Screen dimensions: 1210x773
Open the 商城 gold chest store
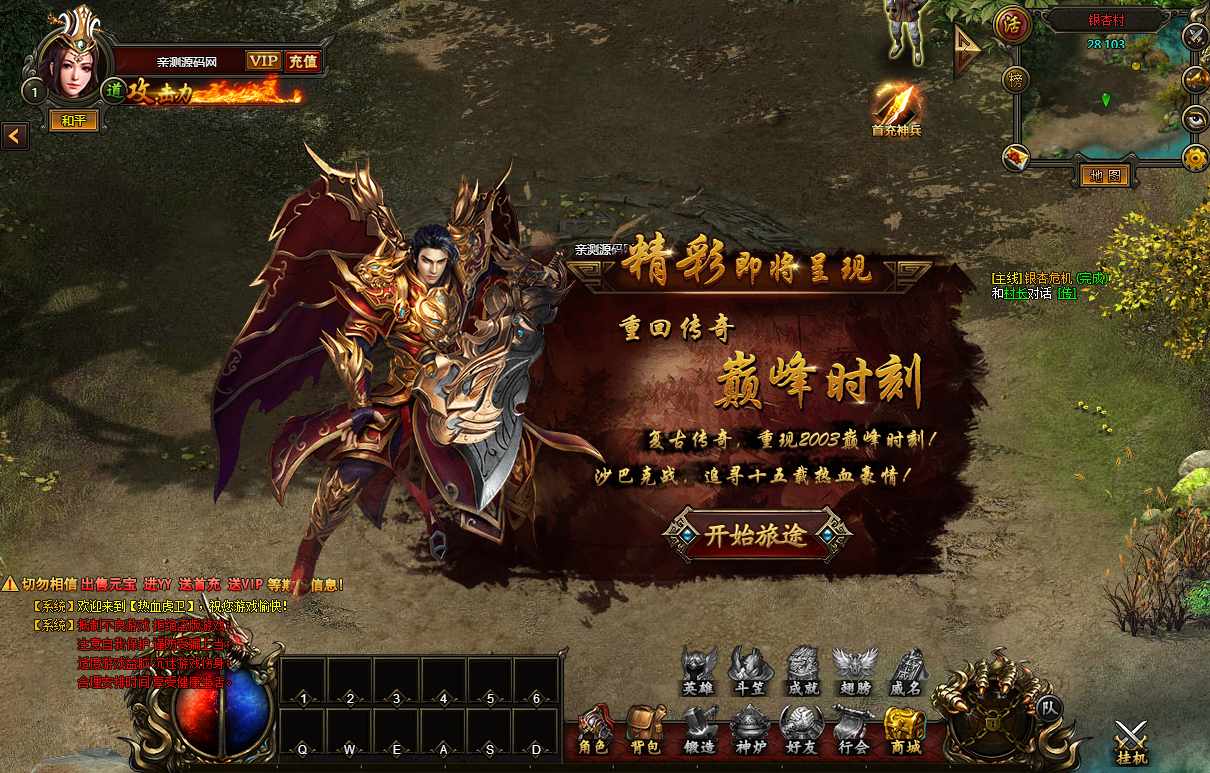tap(905, 731)
